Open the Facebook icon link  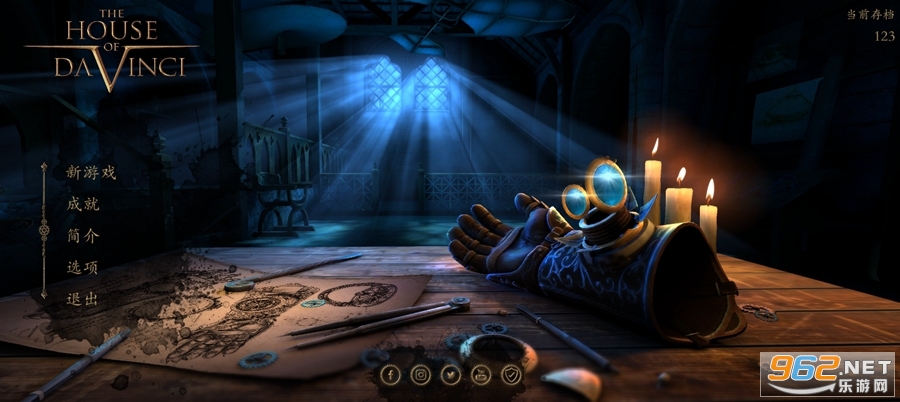390,375
